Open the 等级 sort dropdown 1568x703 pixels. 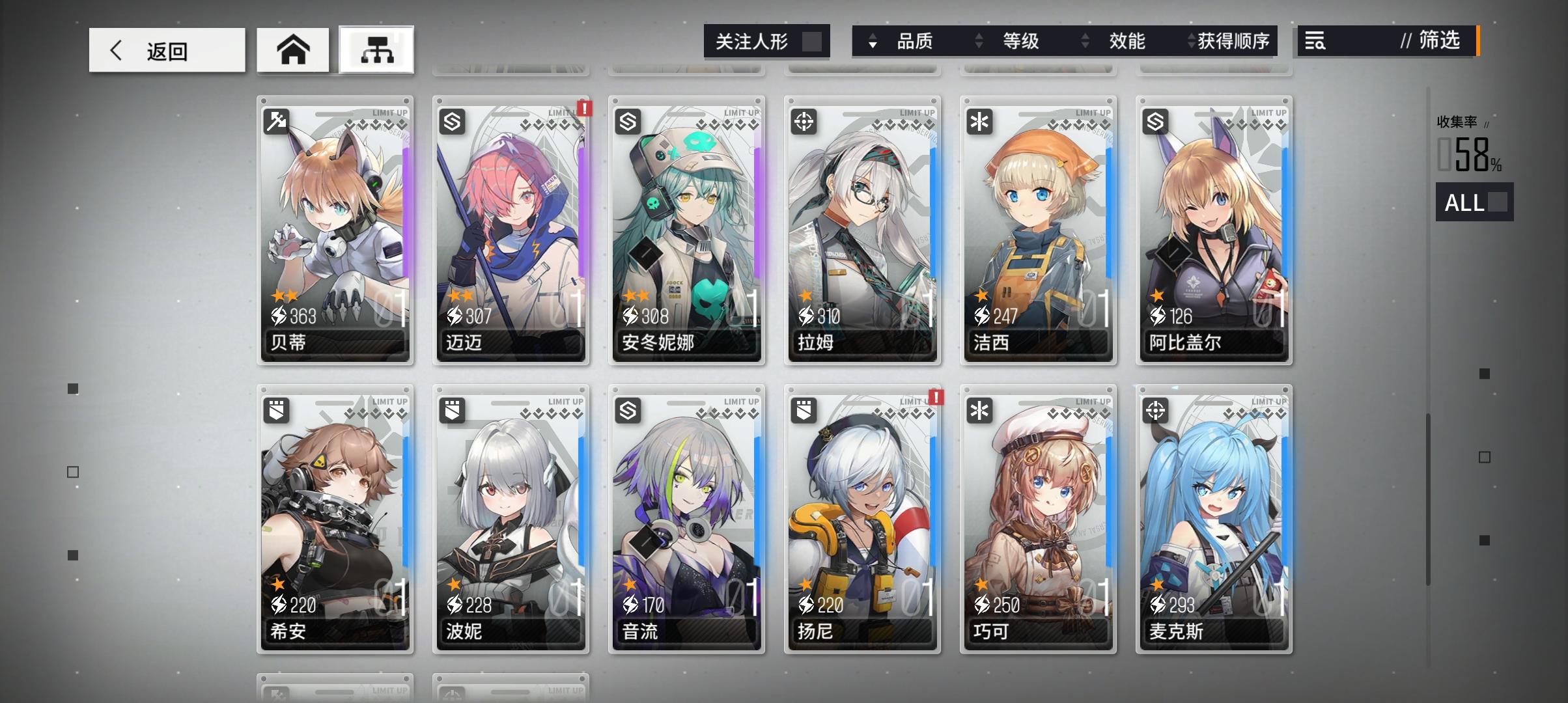coord(1019,41)
